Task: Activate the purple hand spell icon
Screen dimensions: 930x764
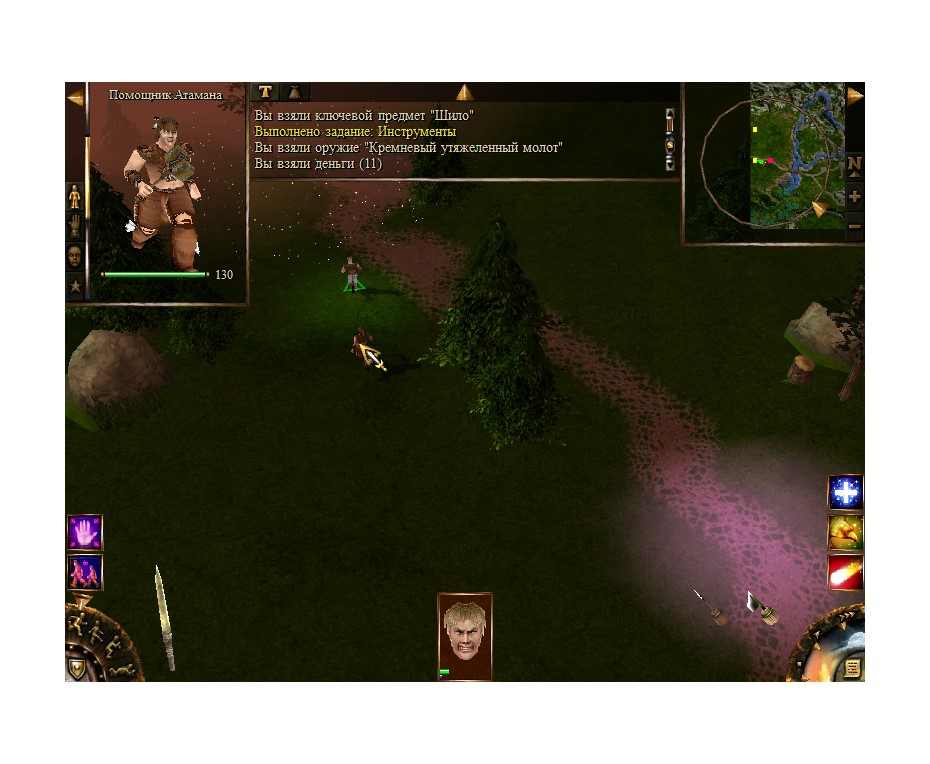Action: pyautogui.click(x=84, y=532)
